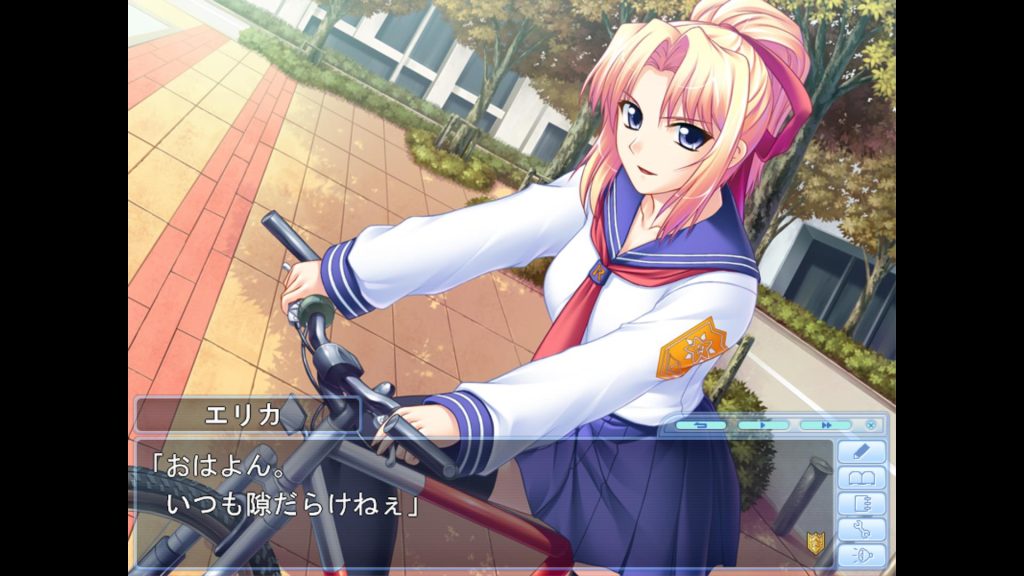The width and height of the screenshot is (1024, 576).
Task: Click the return arrow button
Action: click(701, 425)
